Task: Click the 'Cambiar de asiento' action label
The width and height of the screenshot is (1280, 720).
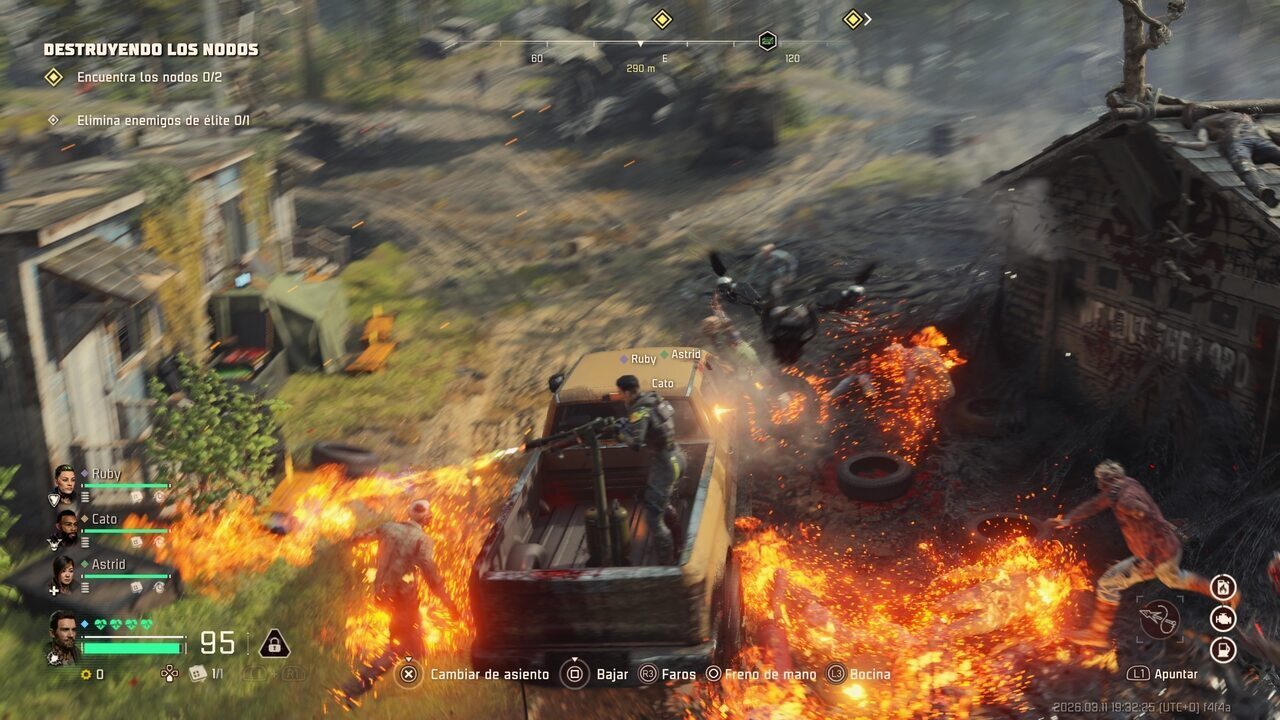Action: pyautogui.click(x=489, y=674)
